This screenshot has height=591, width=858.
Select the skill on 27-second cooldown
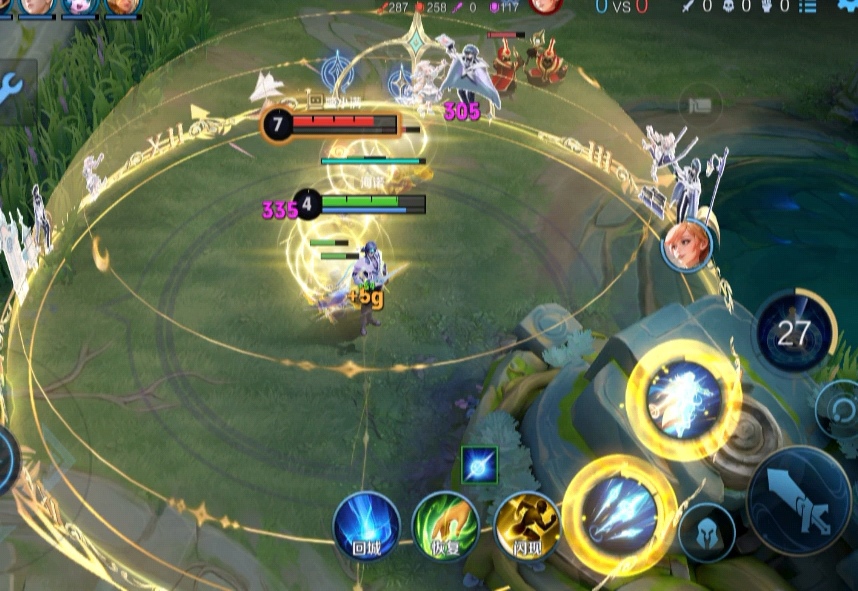click(x=794, y=333)
